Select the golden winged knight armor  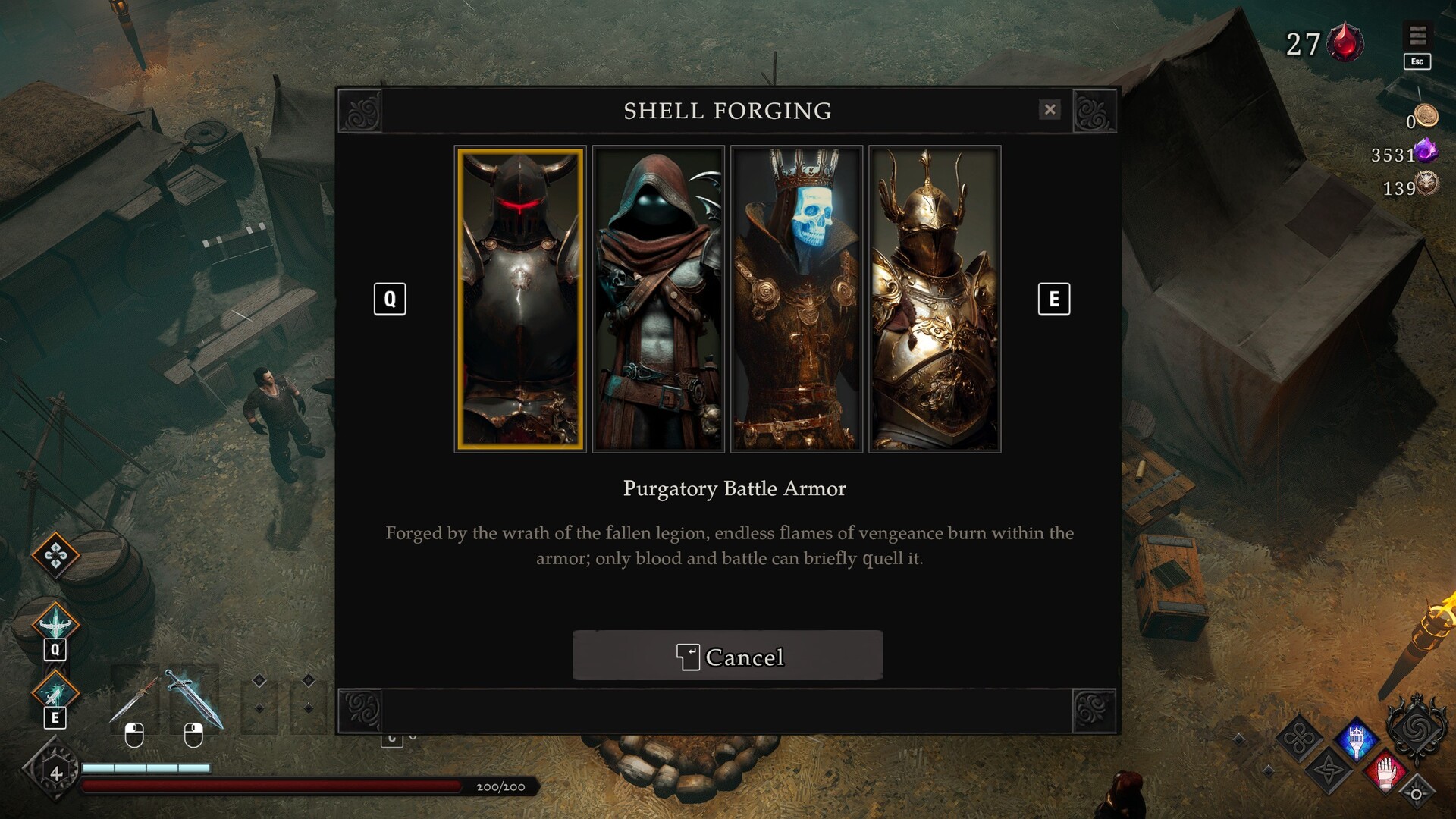[934, 299]
